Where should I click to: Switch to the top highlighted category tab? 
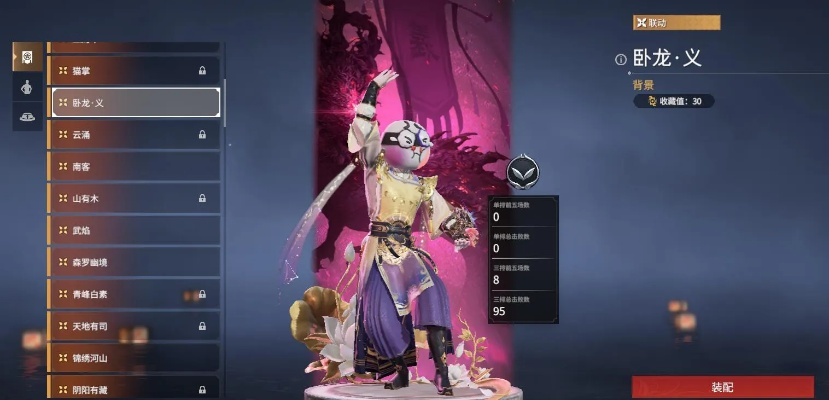27,56
